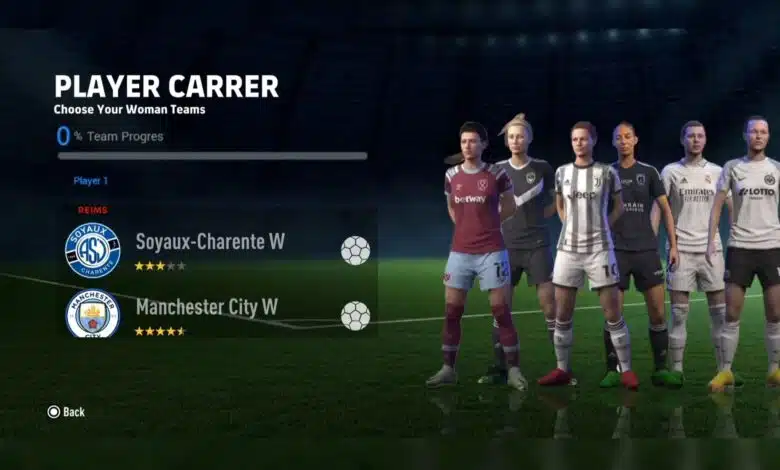This screenshot has width=780, height=470.
Task: Select the soccer ball beside Manchester City W
Action: 355,316
